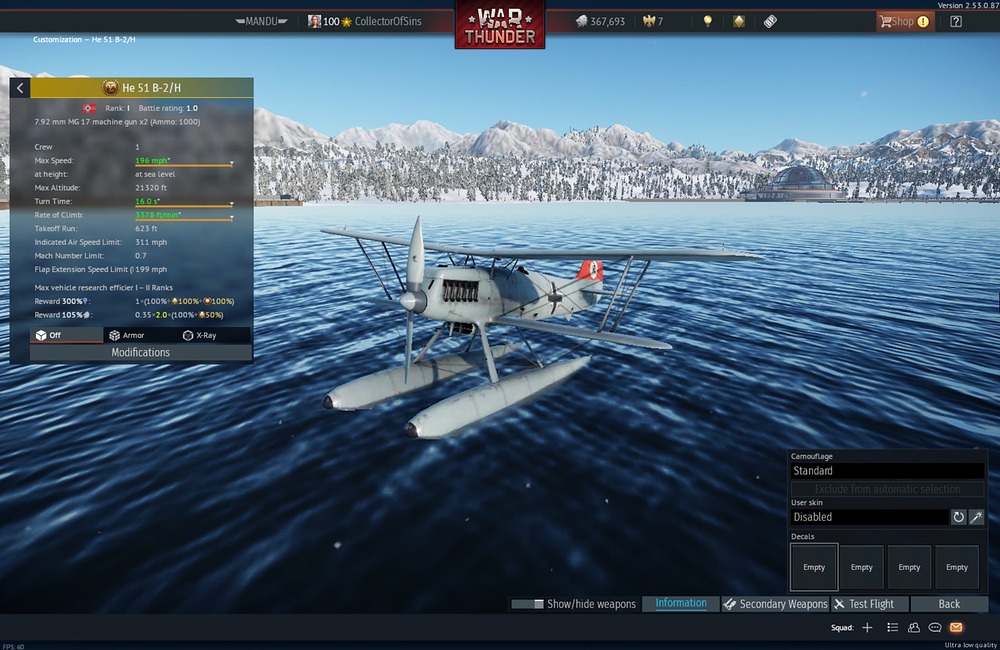Open Secondary Weapons selection

coord(775,604)
